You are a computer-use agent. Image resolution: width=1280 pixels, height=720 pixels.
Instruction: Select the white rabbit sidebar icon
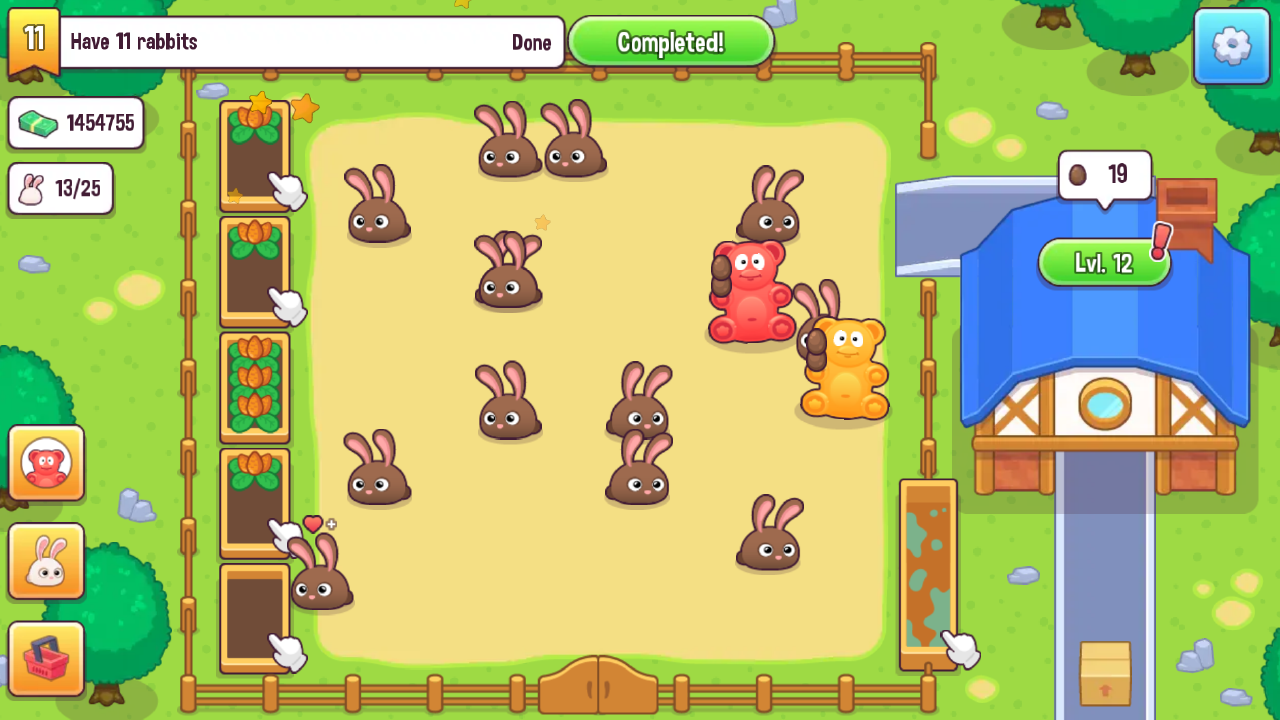click(x=46, y=560)
